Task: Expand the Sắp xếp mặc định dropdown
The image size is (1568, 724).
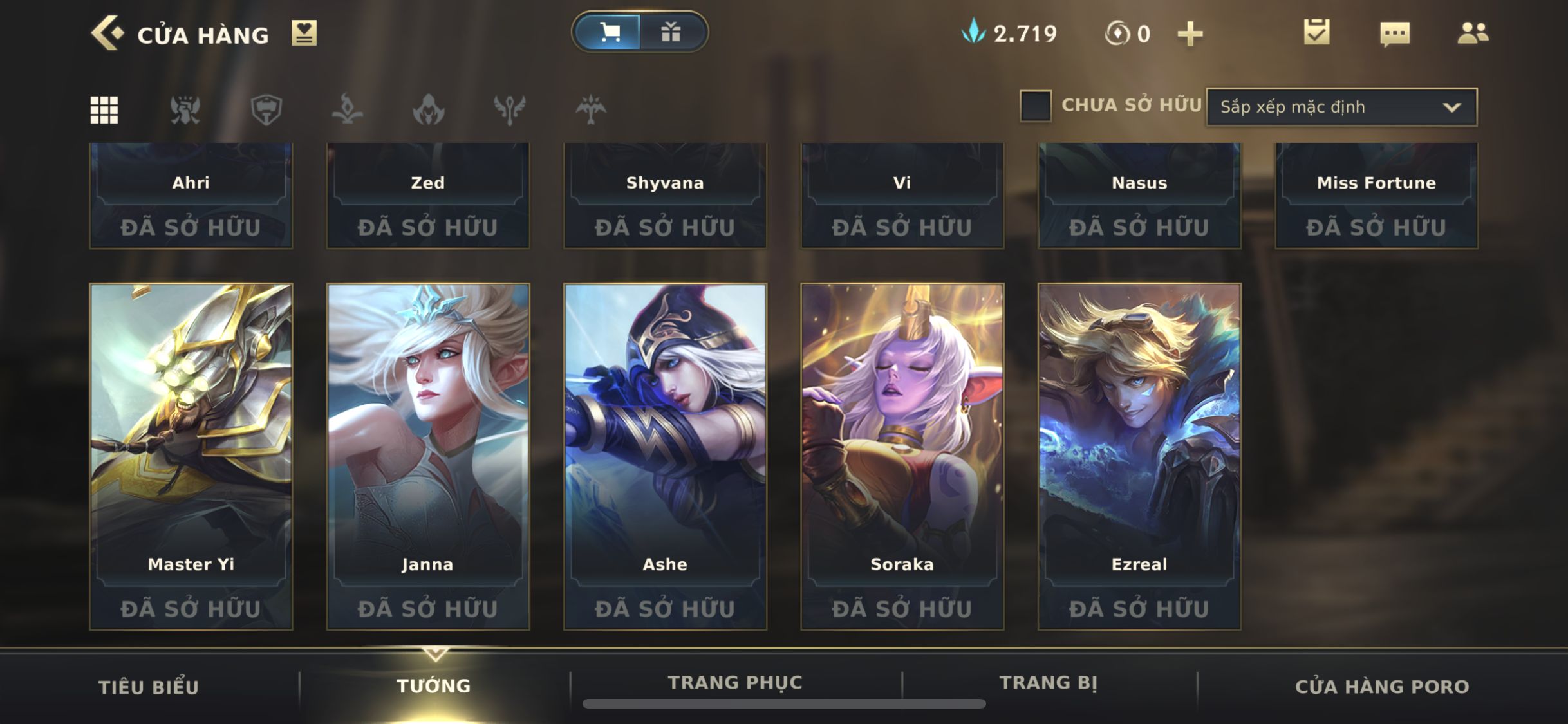Action: point(1341,107)
